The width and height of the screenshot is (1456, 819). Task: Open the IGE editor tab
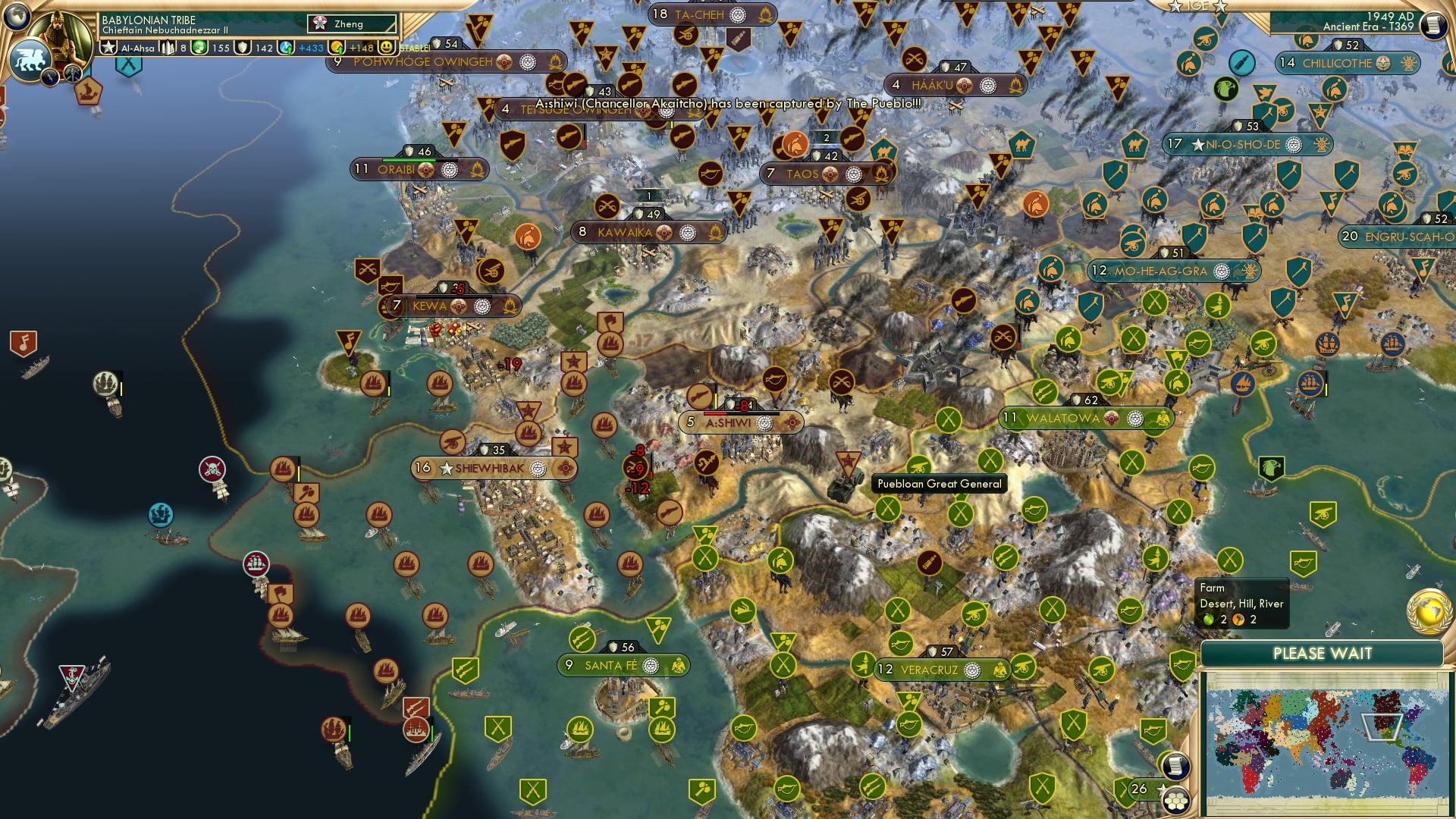(1197, 6)
